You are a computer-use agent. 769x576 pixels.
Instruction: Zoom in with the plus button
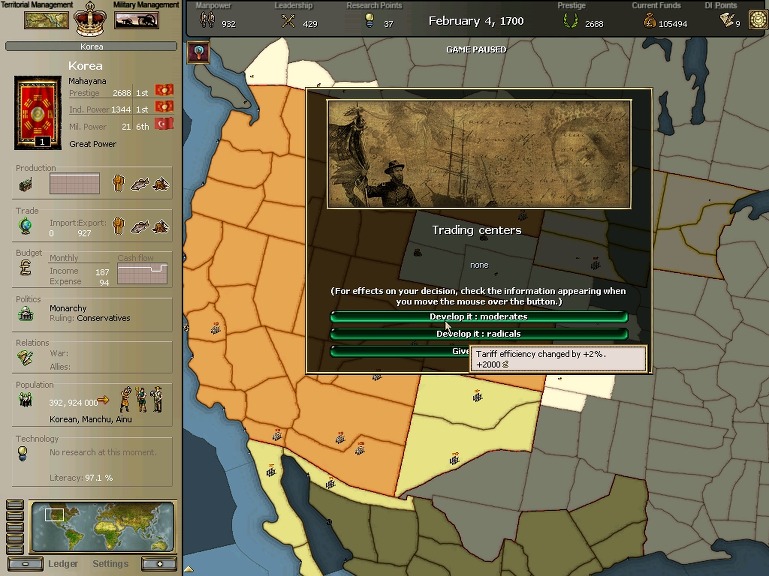click(x=158, y=564)
